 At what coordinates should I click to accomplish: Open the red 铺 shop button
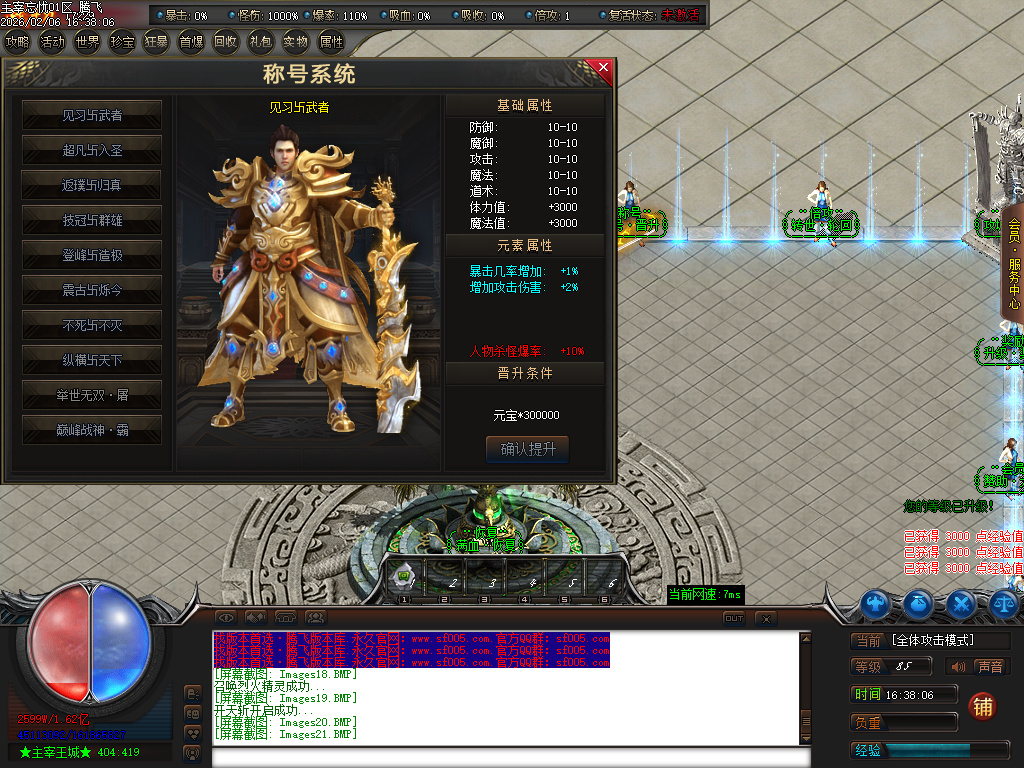(x=983, y=707)
